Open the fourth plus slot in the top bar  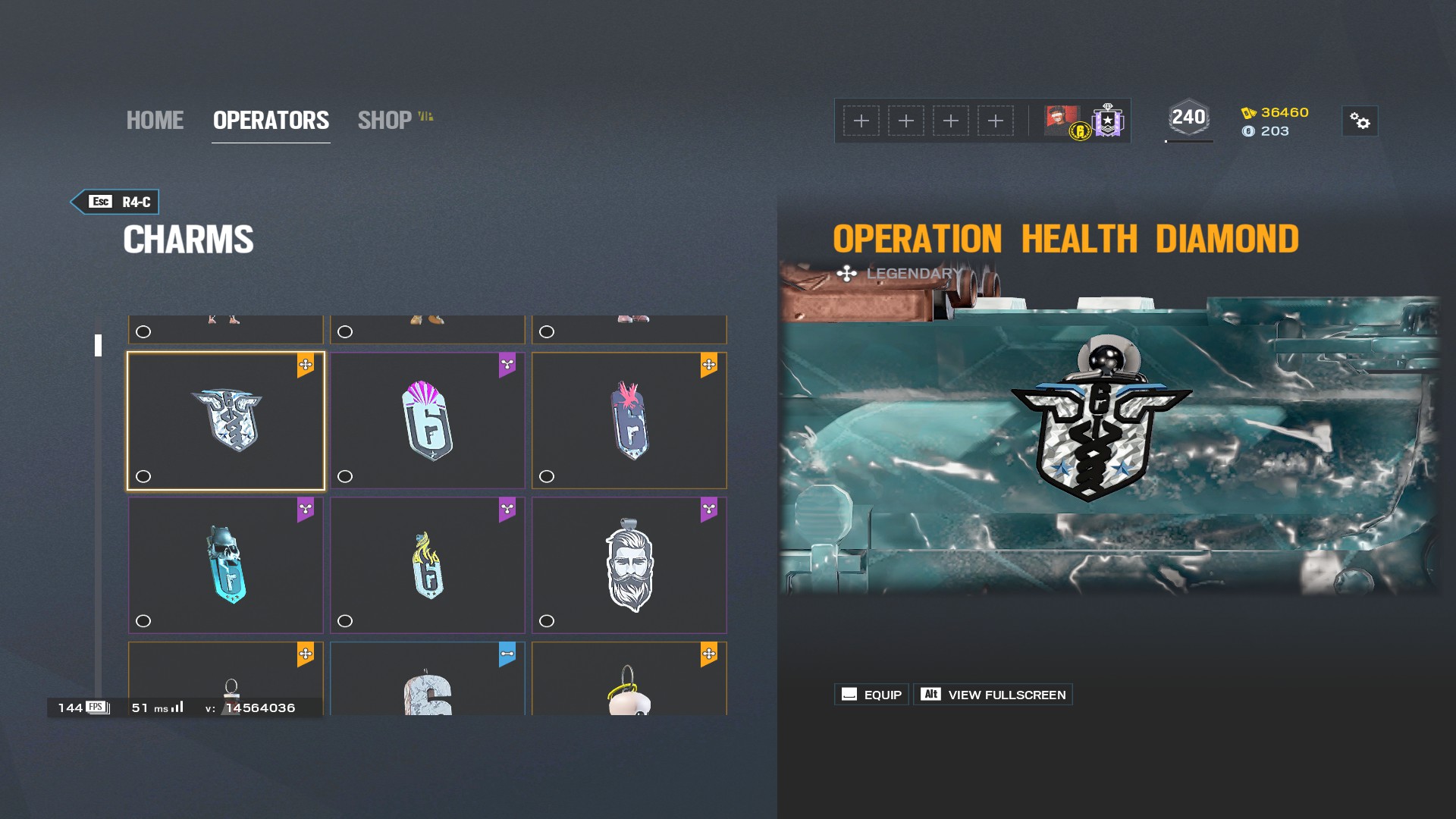coord(995,120)
